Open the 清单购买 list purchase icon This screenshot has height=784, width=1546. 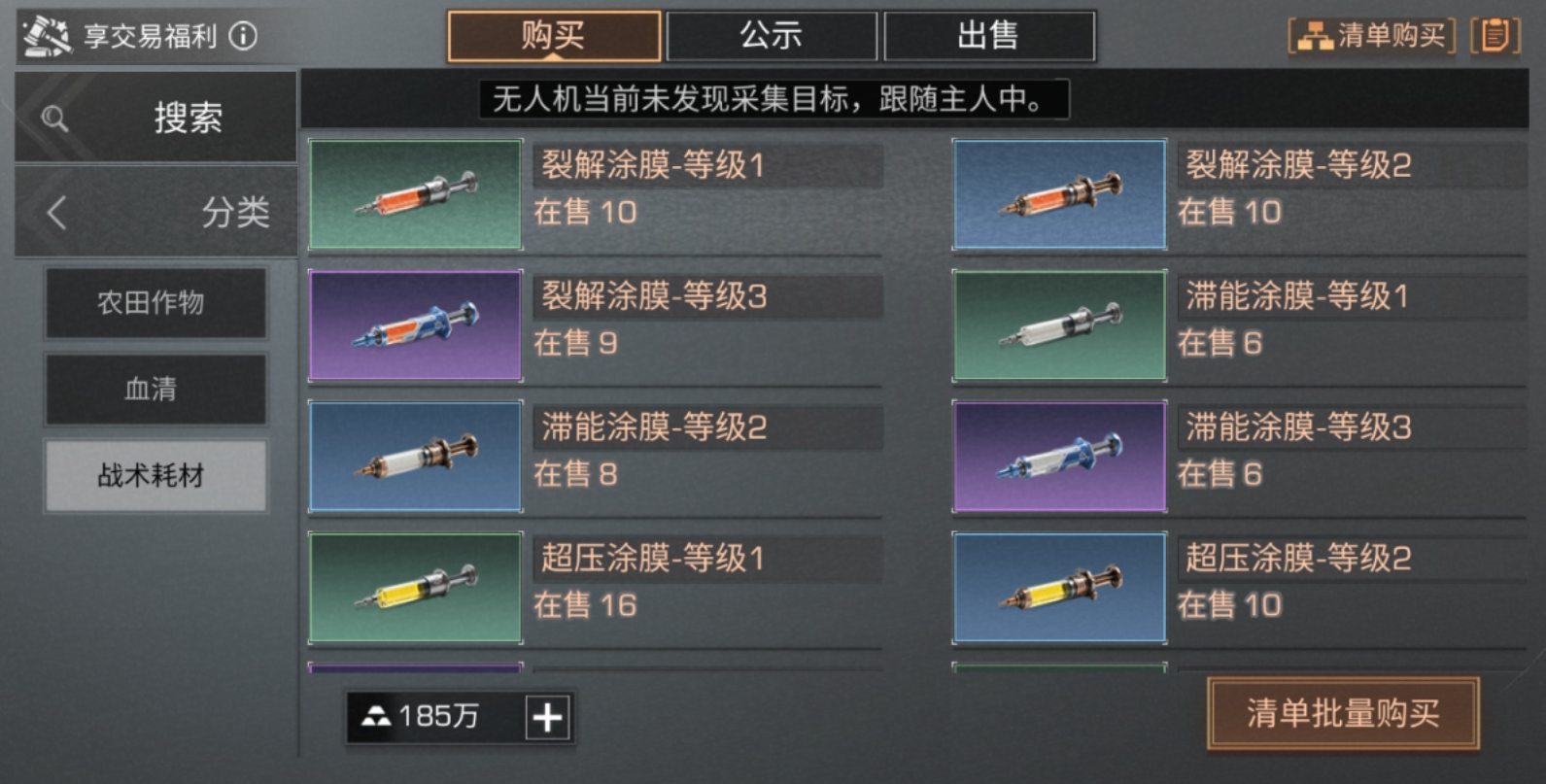coord(1370,35)
